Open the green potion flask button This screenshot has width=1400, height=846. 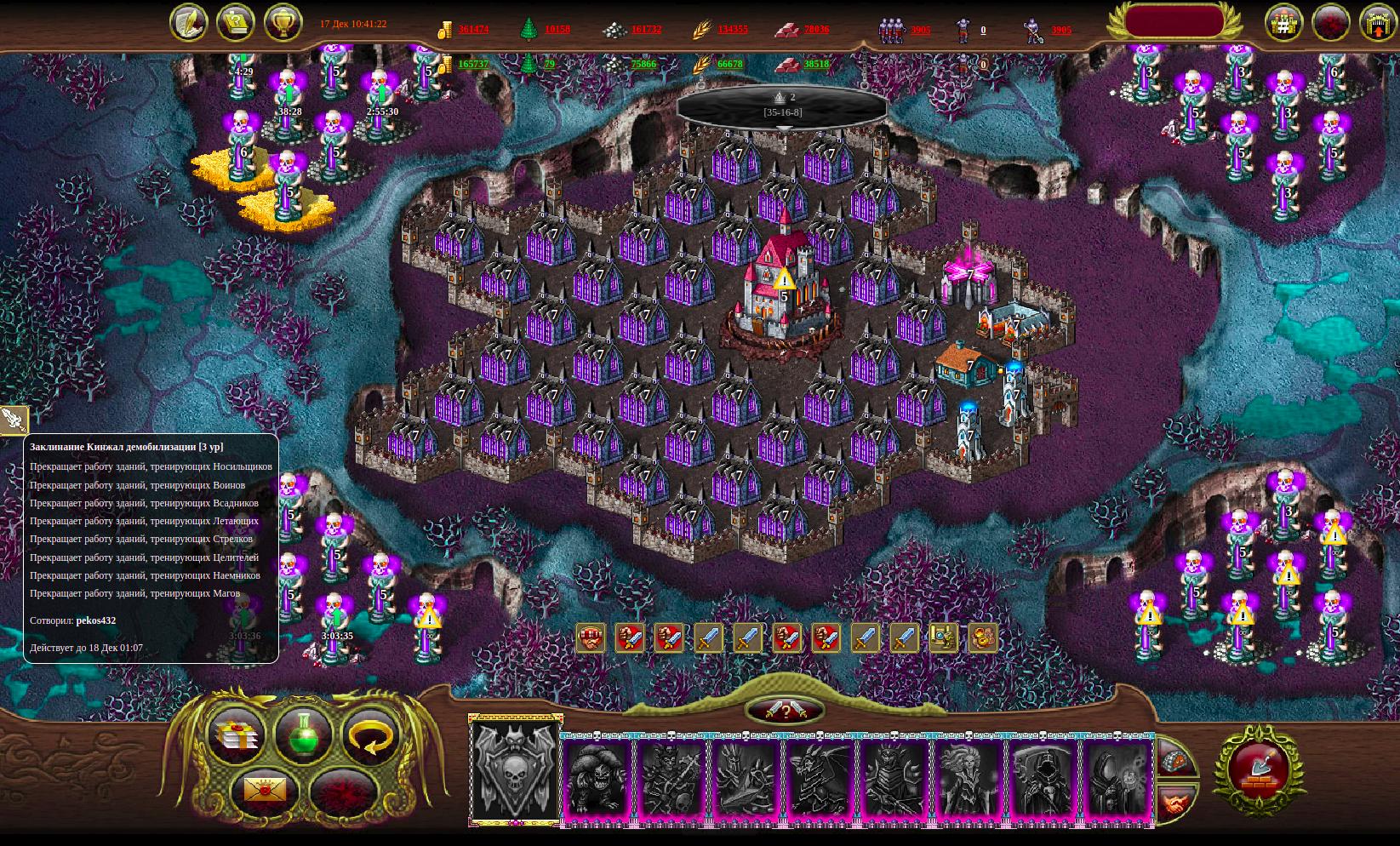303,735
